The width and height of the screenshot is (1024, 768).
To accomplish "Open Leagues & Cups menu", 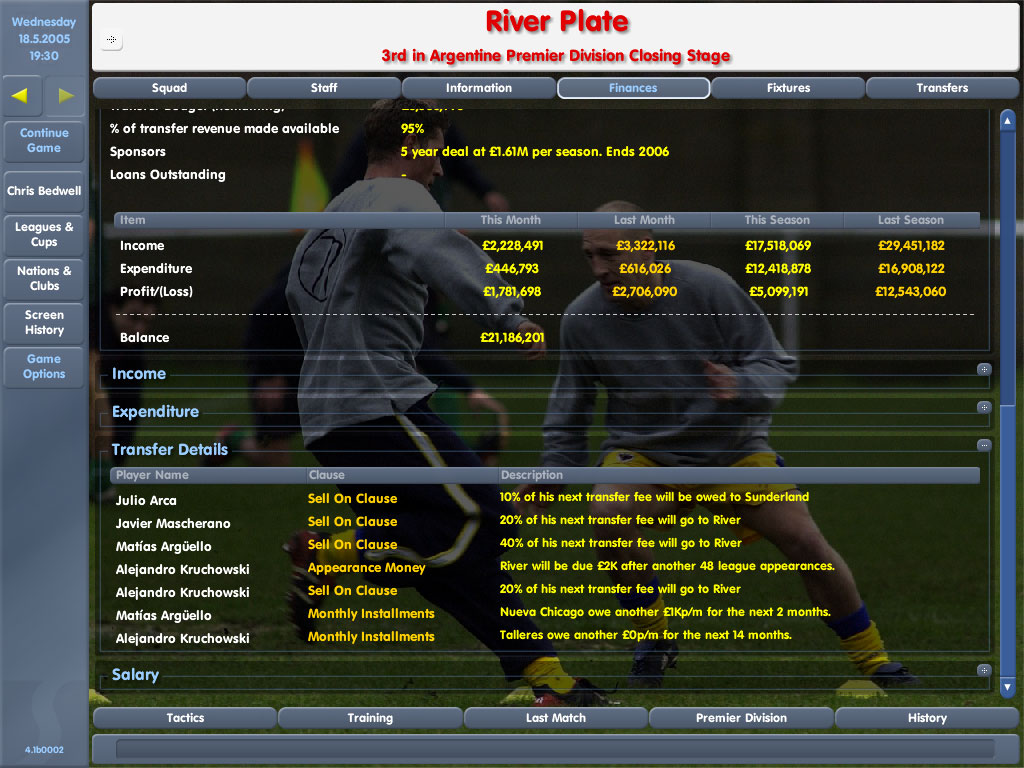I will pos(44,234).
